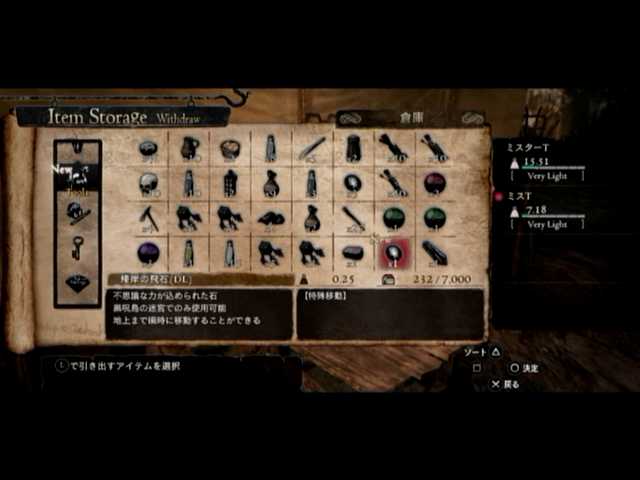Select the diagonal feather-like item
The image size is (640, 480).
[311, 148]
